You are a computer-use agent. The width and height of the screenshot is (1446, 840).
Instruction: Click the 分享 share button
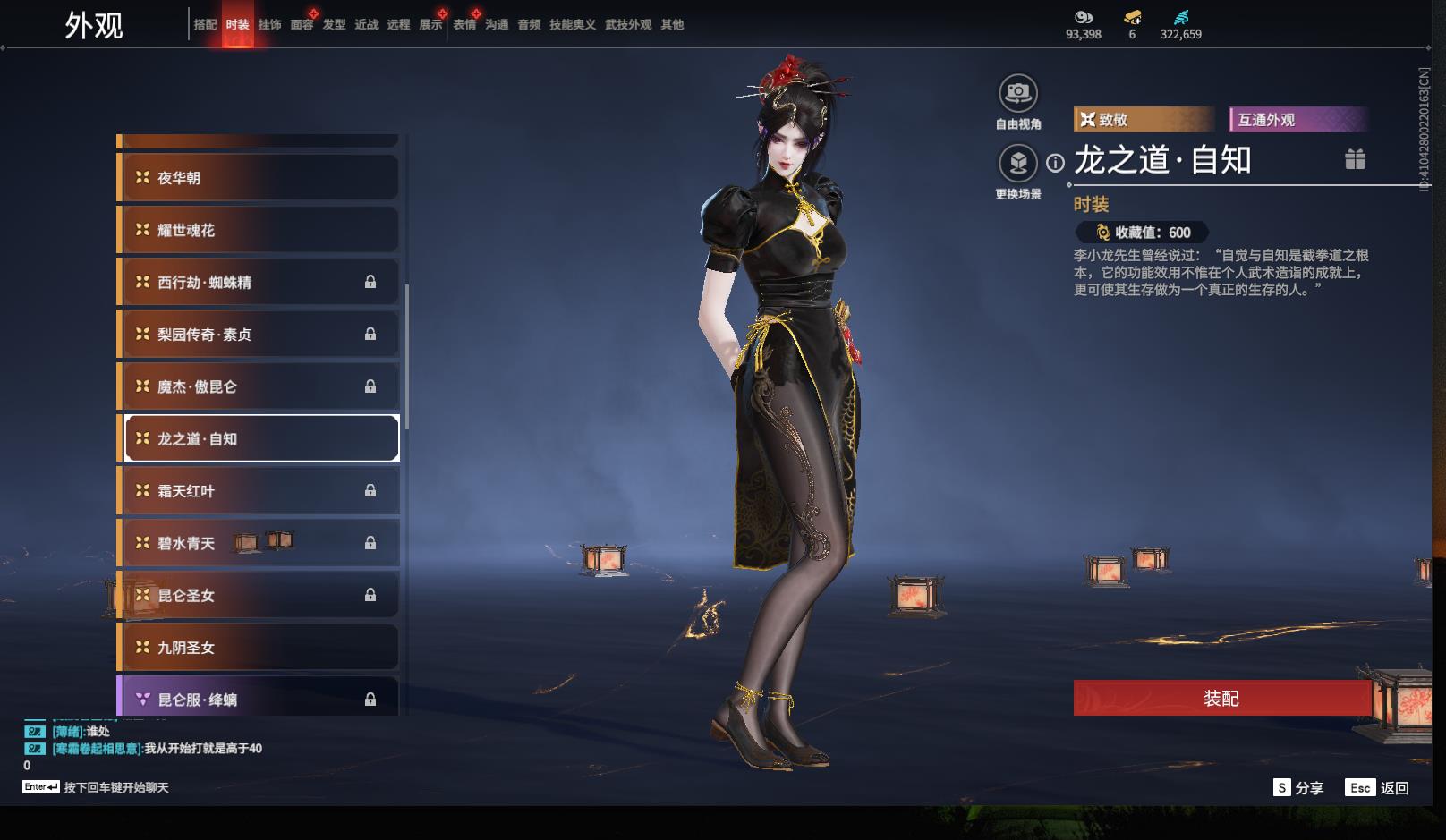tap(1298, 787)
